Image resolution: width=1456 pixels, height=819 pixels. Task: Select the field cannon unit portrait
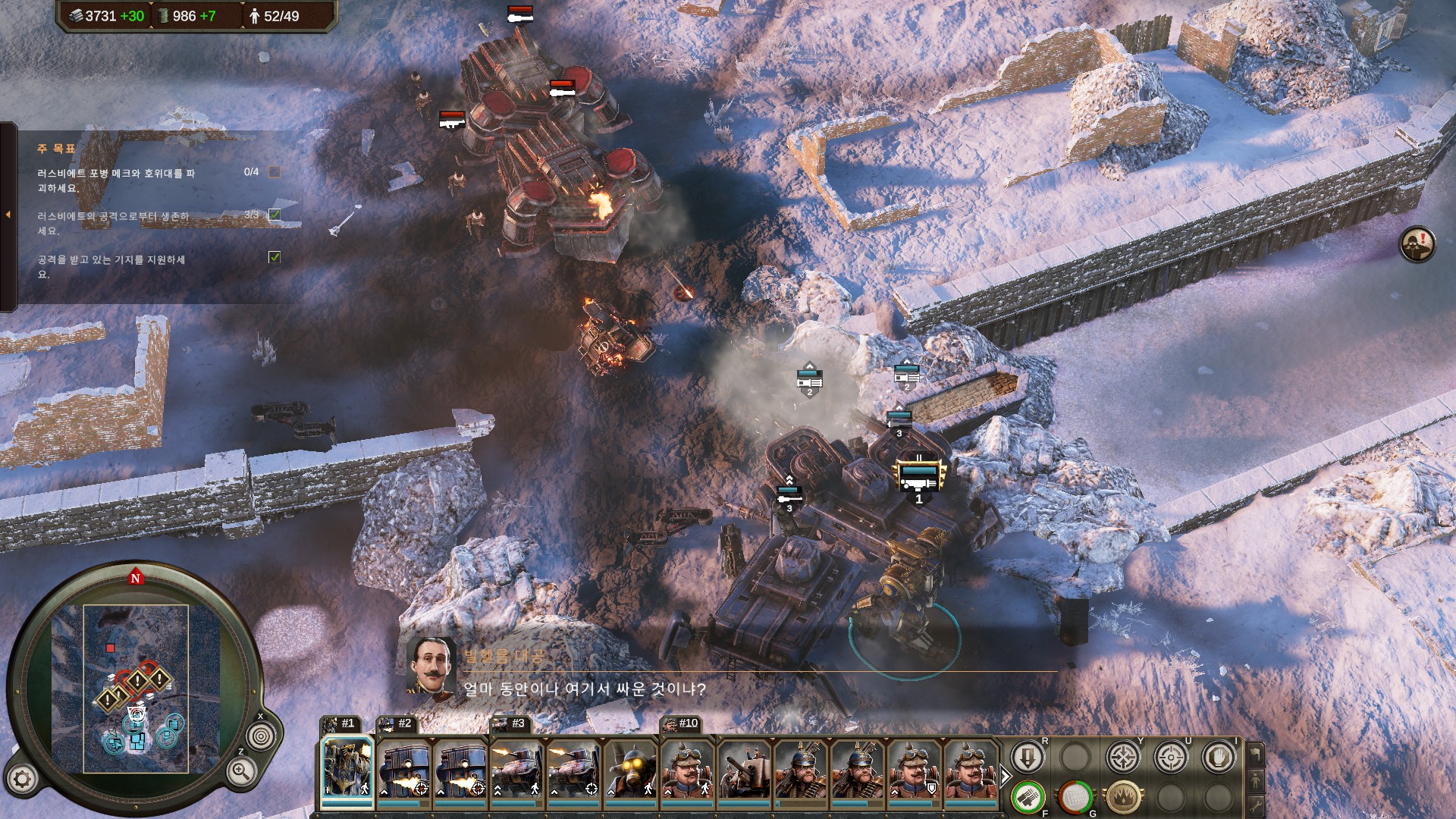[x=744, y=770]
